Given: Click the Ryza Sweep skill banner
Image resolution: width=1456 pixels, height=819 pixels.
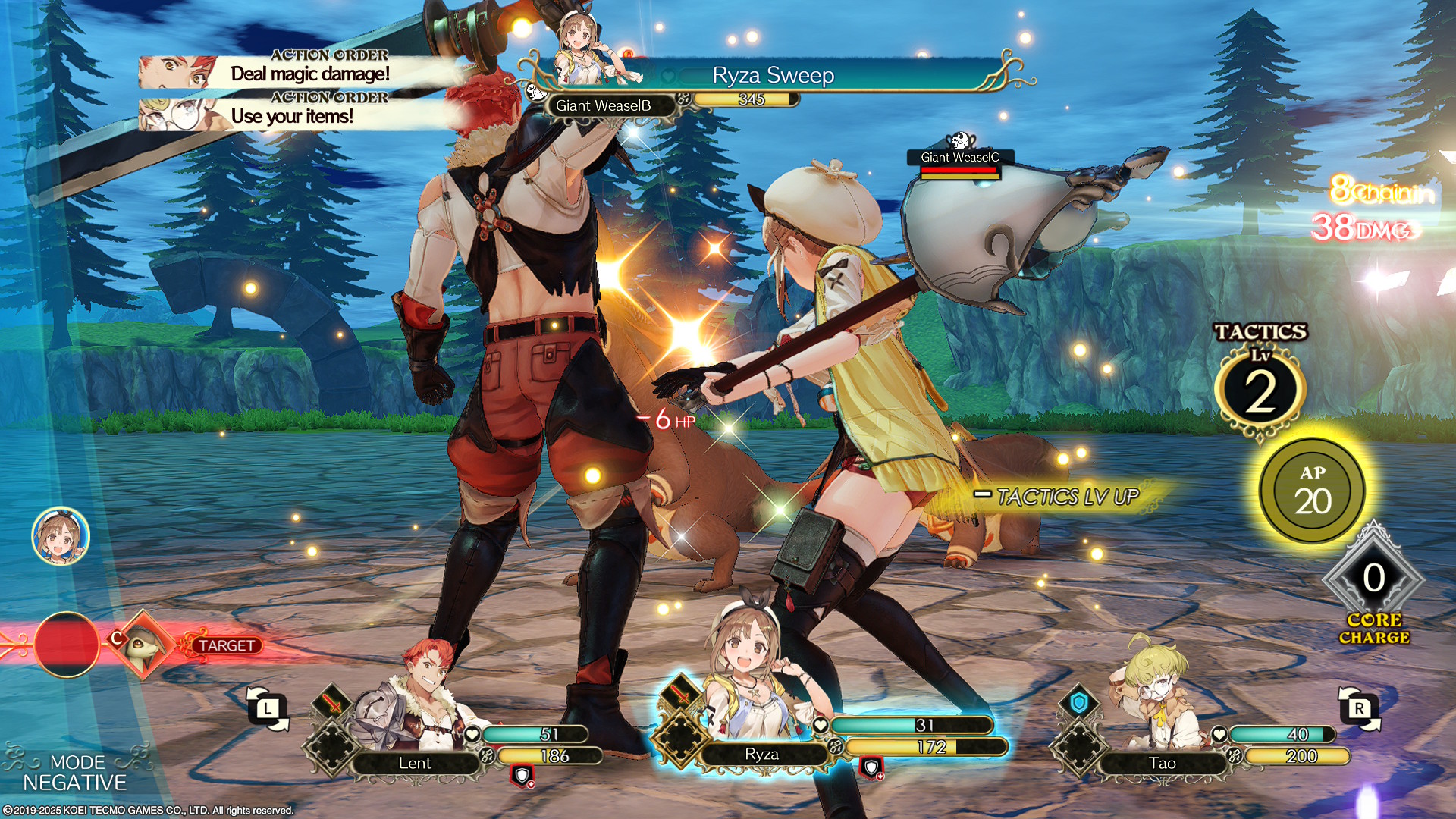Looking at the screenshot, I should (x=773, y=76).
